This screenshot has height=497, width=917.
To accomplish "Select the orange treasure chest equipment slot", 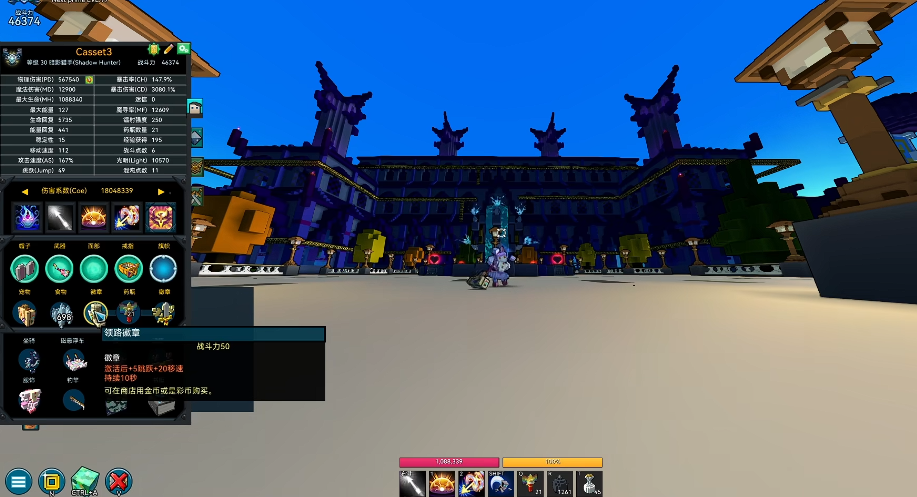I will (x=127, y=268).
